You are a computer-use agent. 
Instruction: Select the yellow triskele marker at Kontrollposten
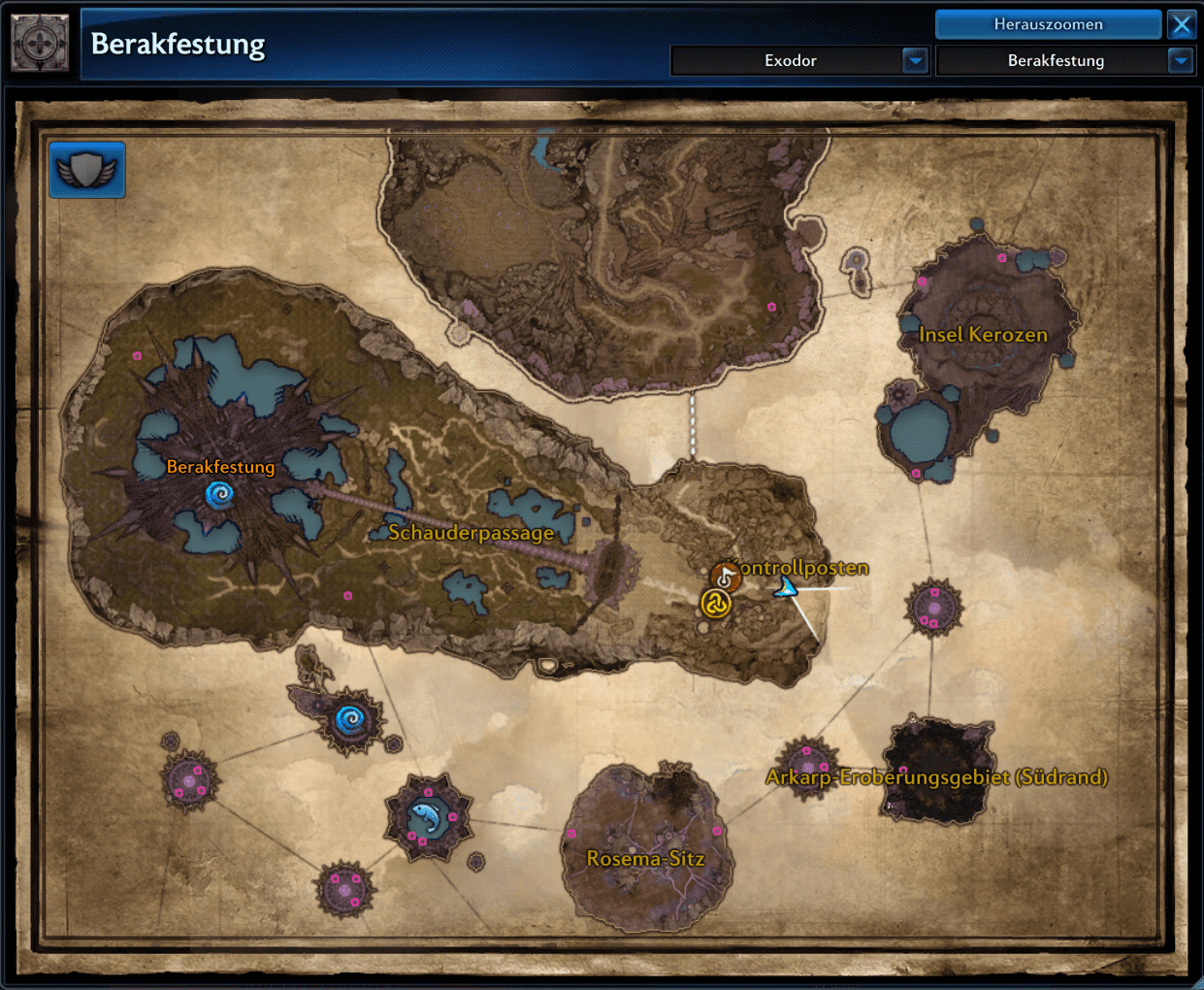coord(716,604)
